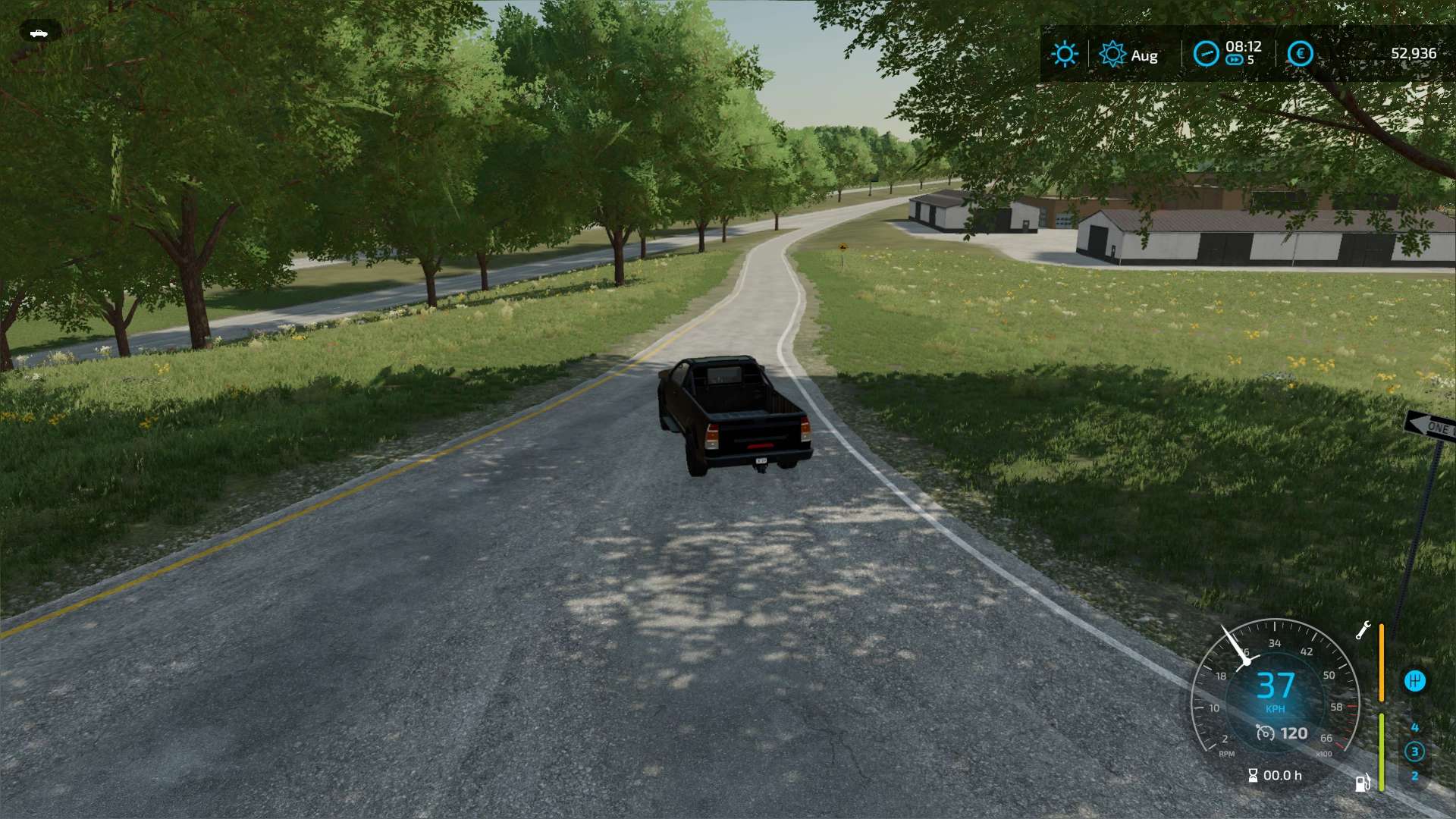Click the August season icon
The width and height of the screenshot is (1456, 819).
point(1112,54)
